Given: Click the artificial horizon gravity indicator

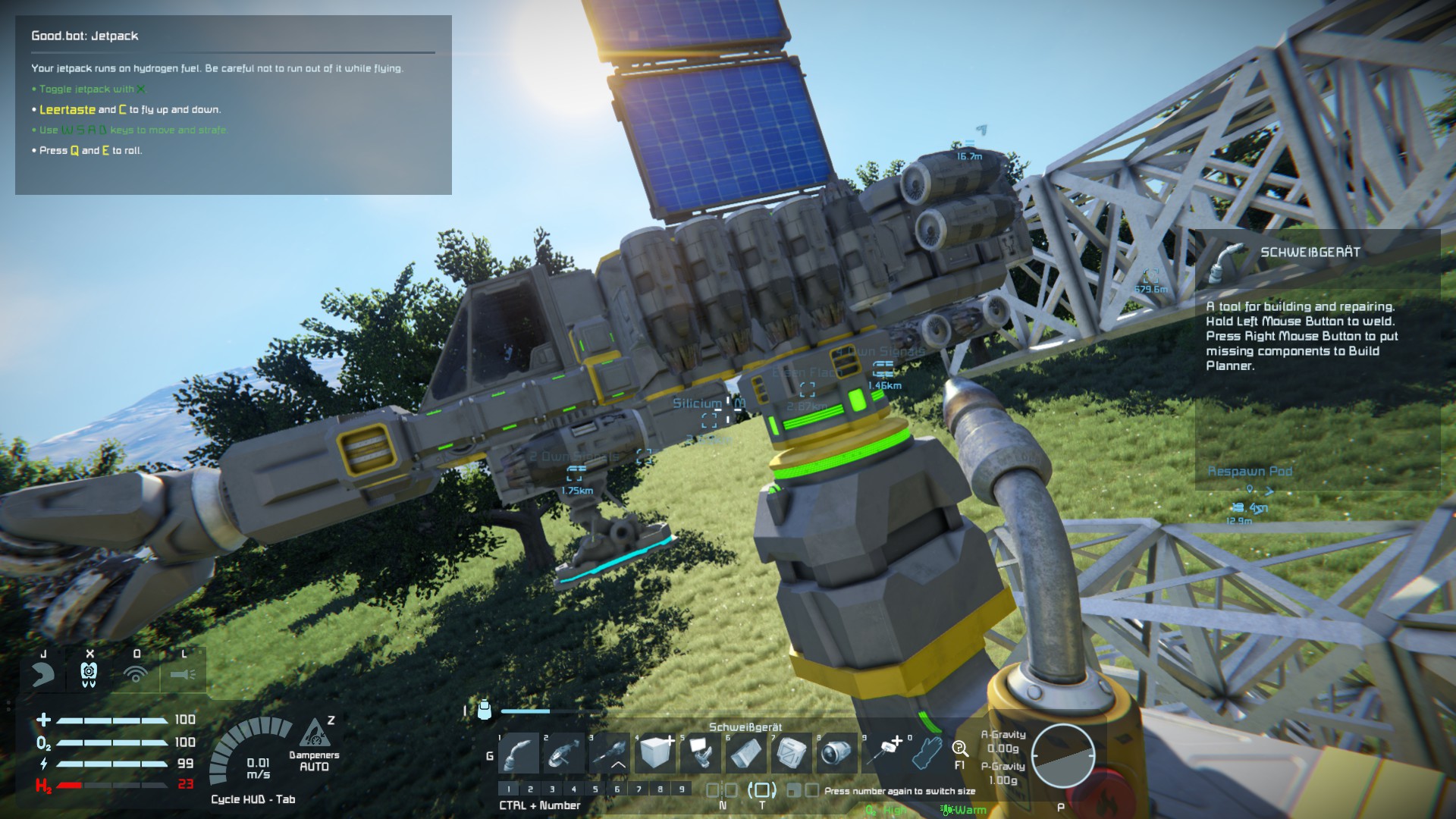Looking at the screenshot, I should pyautogui.click(x=1062, y=755).
